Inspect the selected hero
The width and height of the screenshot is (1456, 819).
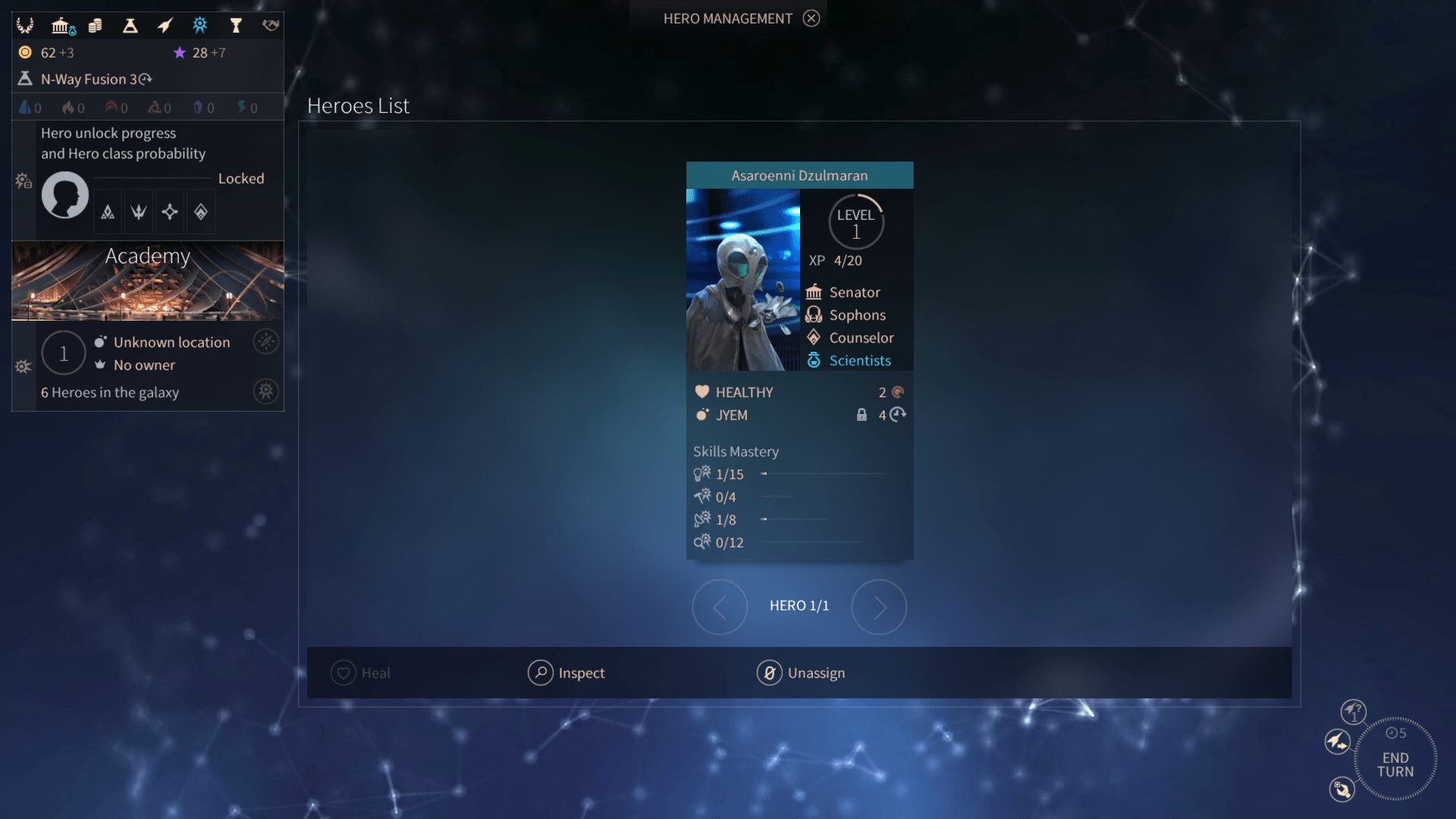click(x=566, y=673)
